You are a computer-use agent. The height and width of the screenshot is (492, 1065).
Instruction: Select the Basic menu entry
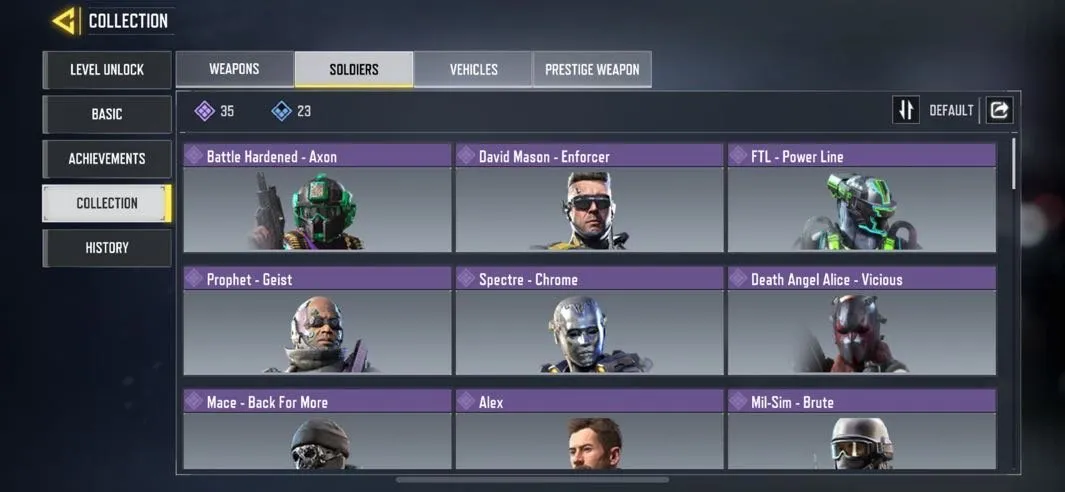tap(107, 114)
